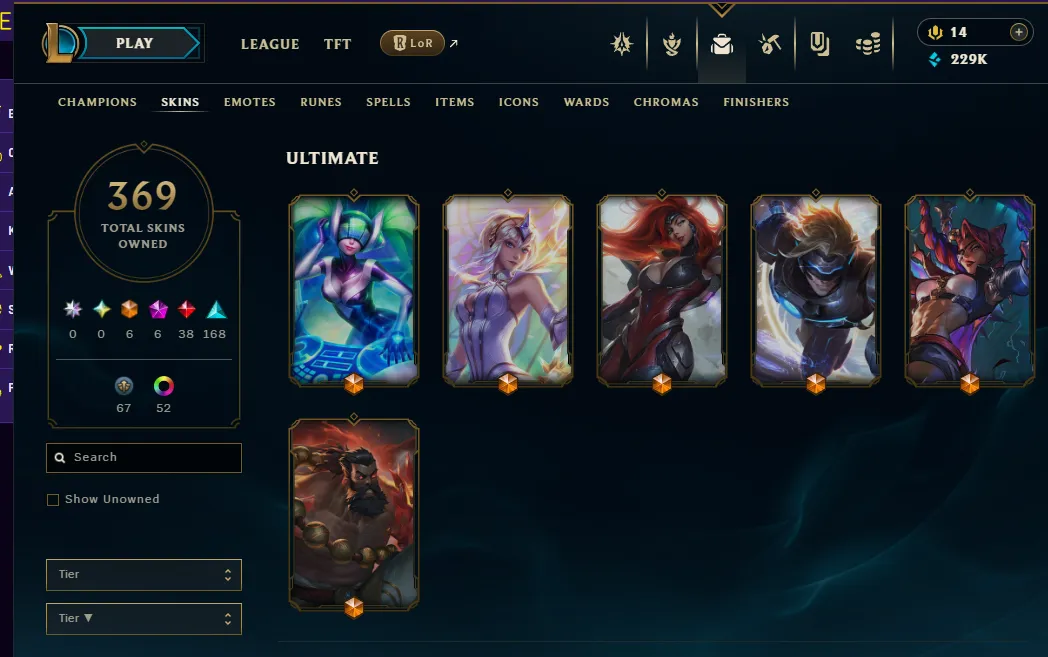Click the skin Search field
1048x657 pixels.
[144, 458]
